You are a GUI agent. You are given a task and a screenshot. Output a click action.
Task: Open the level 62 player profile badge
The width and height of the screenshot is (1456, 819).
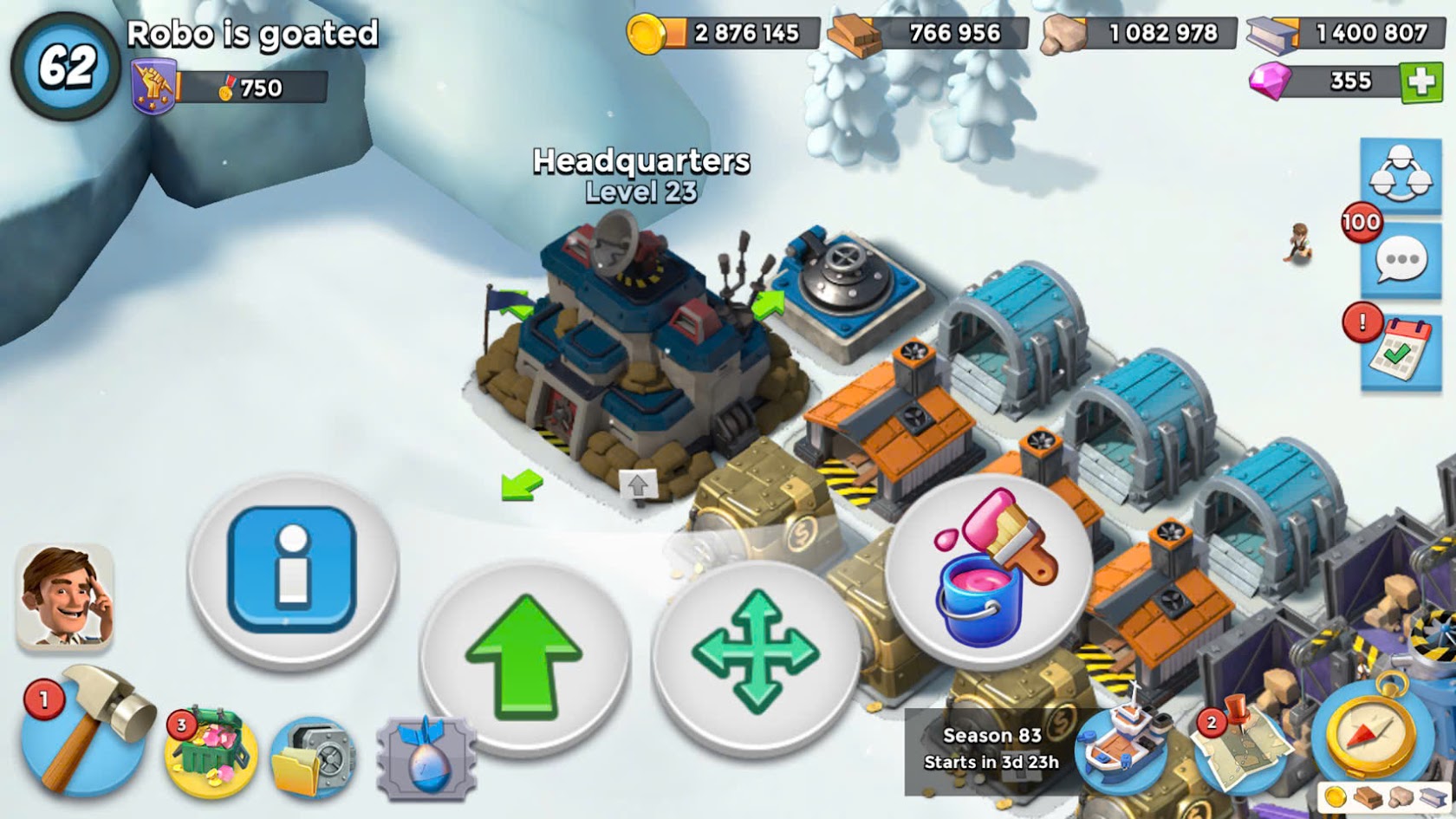point(65,66)
